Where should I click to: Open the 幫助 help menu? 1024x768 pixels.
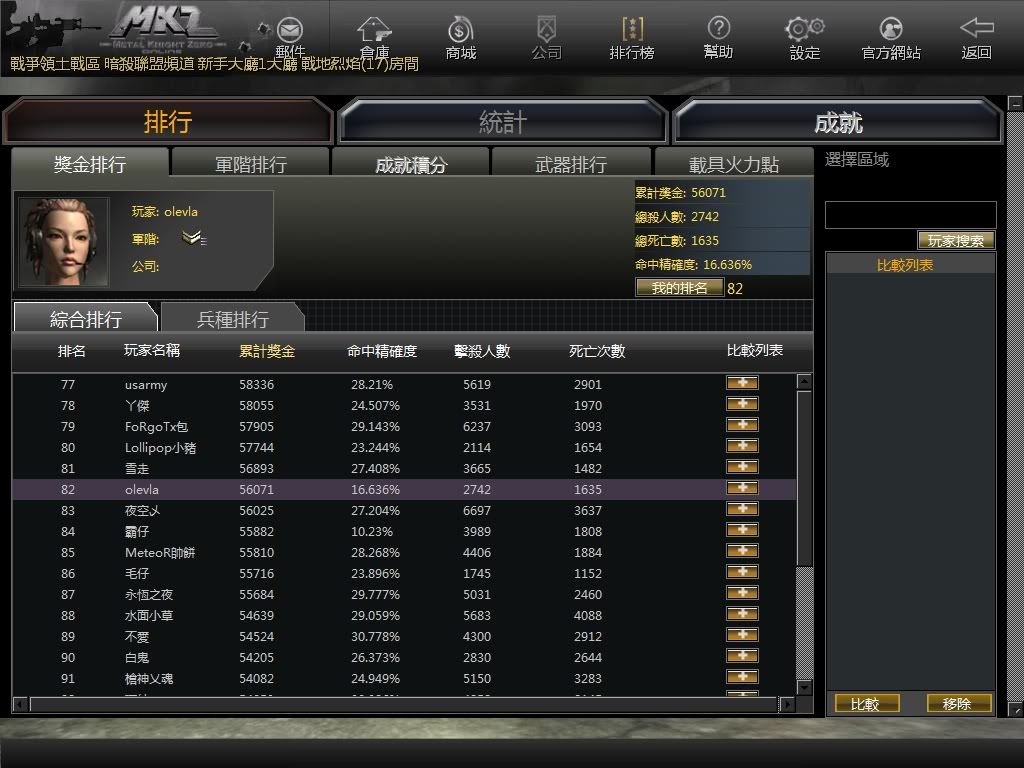pyautogui.click(x=718, y=36)
